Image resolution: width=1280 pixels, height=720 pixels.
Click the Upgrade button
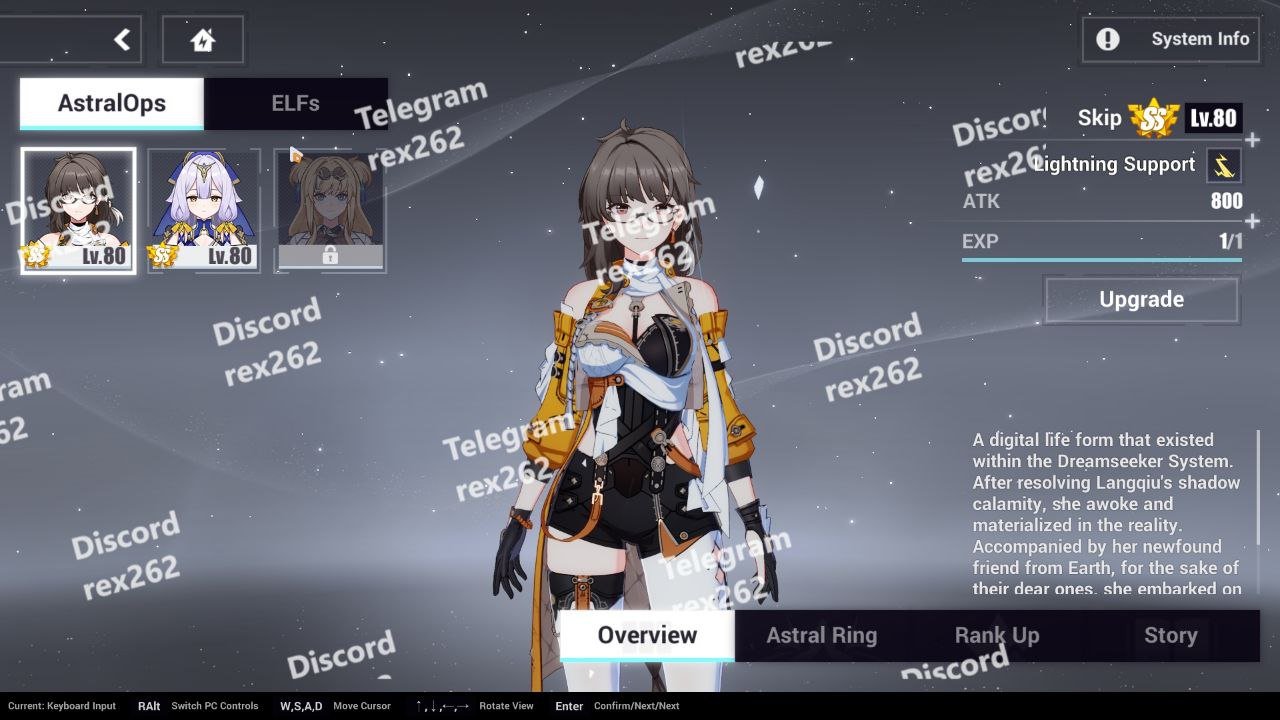(x=1141, y=299)
